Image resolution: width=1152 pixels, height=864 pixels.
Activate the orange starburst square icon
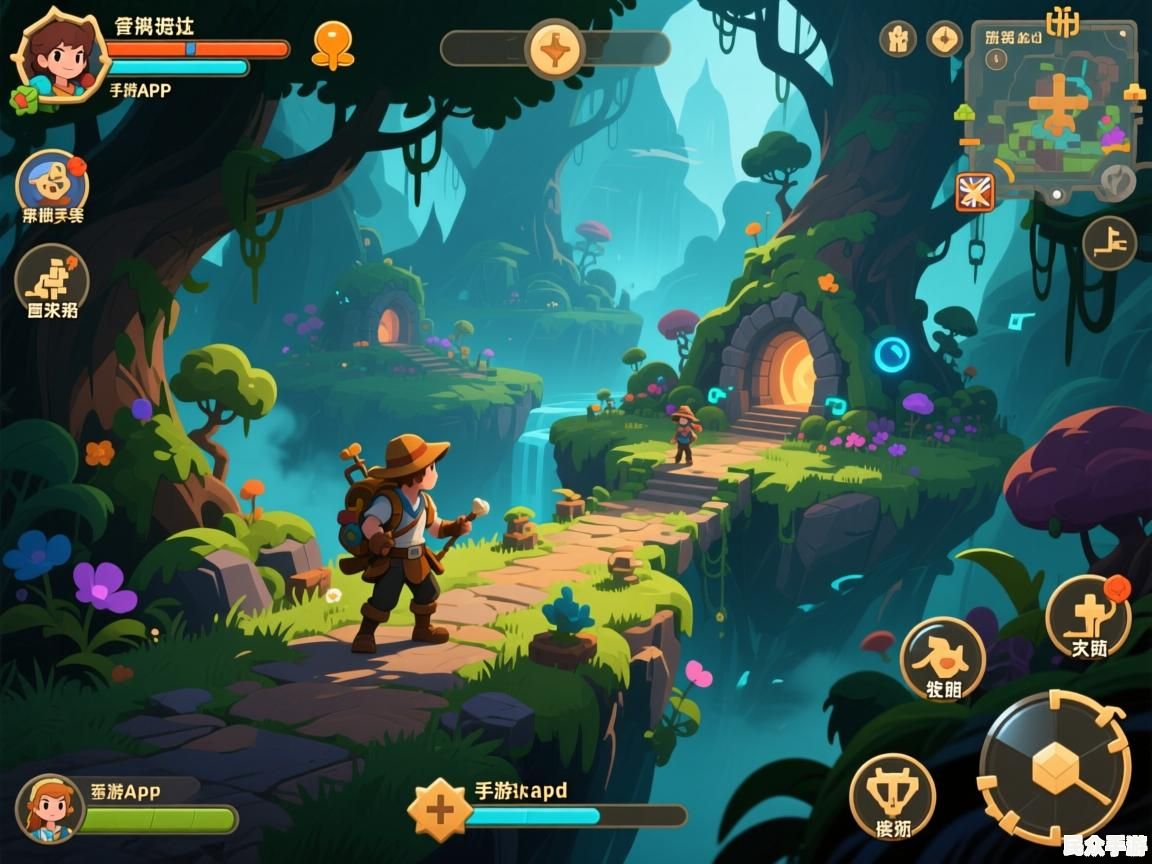[x=975, y=192]
